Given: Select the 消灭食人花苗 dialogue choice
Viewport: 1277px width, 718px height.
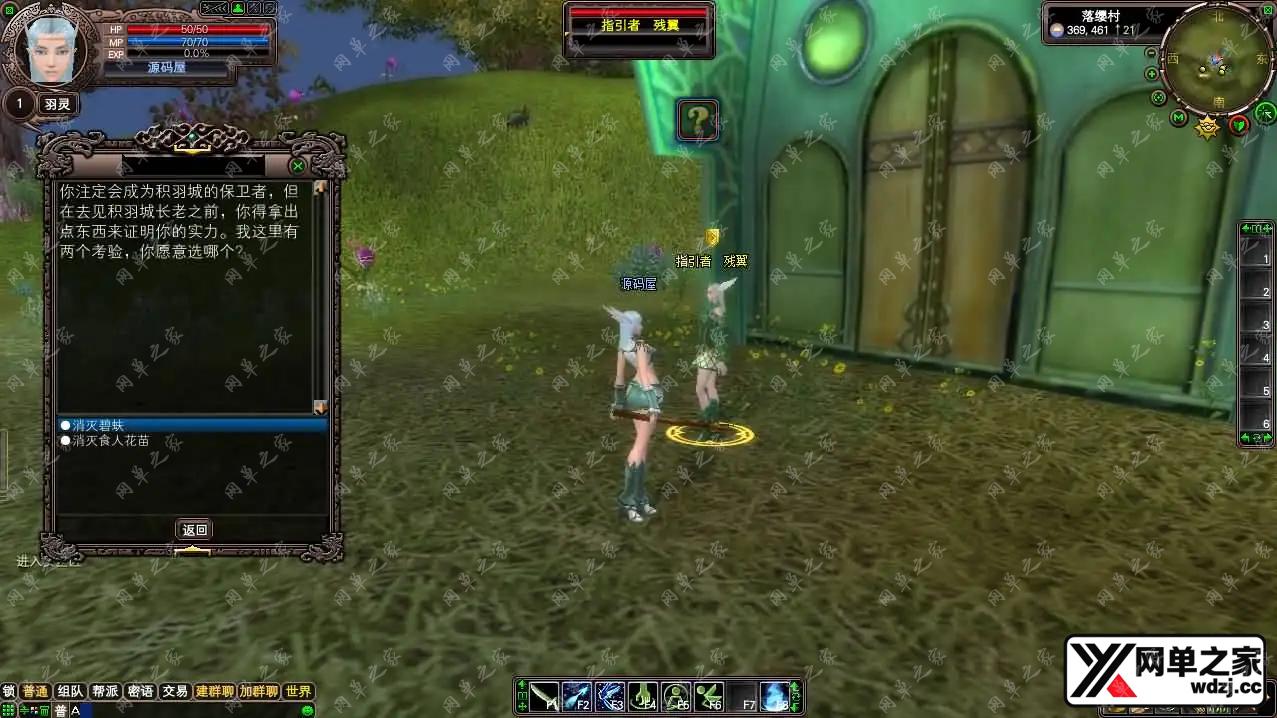Looking at the screenshot, I should [x=112, y=440].
